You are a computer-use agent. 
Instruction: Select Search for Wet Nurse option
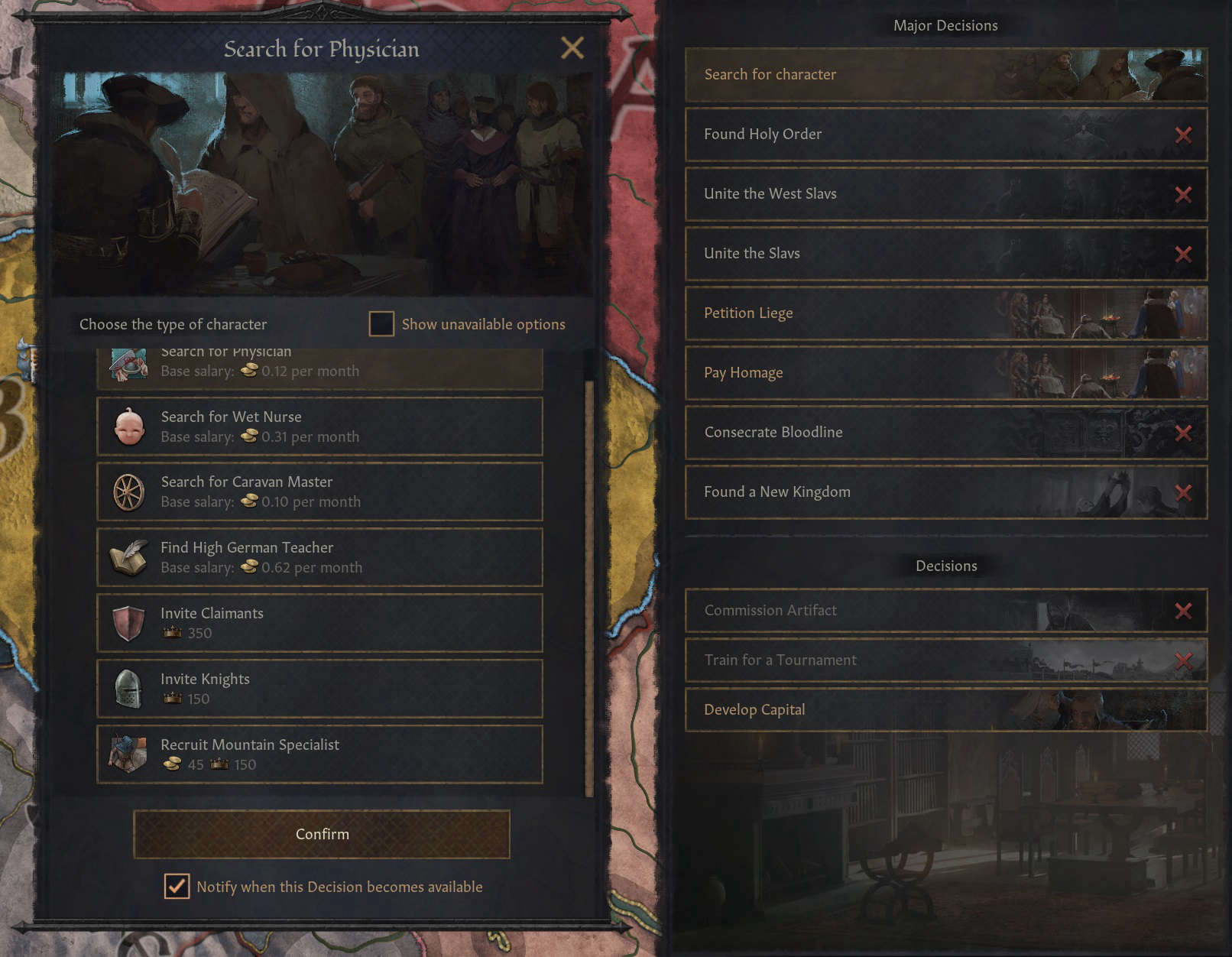[x=319, y=427]
